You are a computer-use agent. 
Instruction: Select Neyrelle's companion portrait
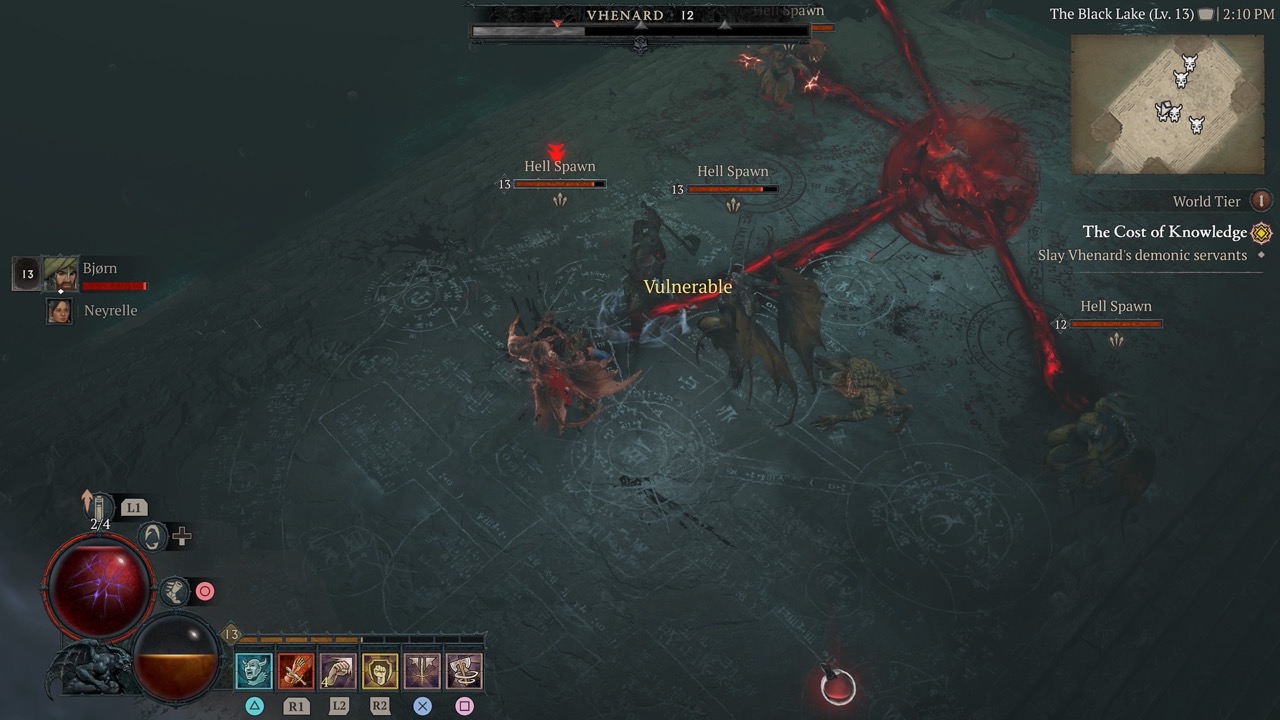[x=60, y=311]
